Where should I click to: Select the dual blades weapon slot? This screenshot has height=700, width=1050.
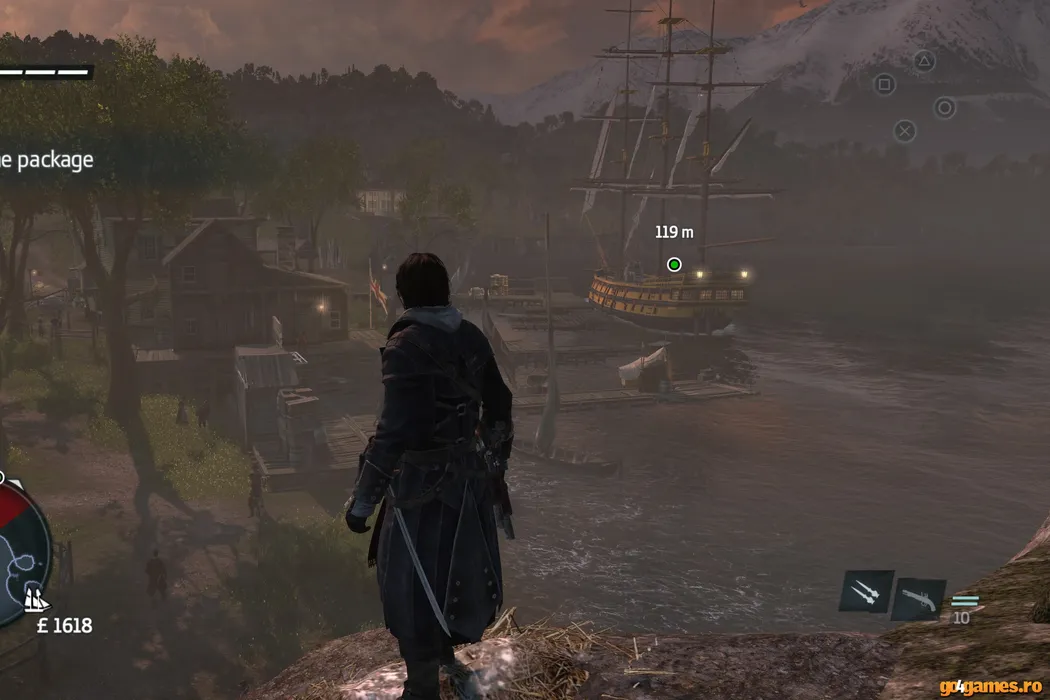click(x=866, y=592)
